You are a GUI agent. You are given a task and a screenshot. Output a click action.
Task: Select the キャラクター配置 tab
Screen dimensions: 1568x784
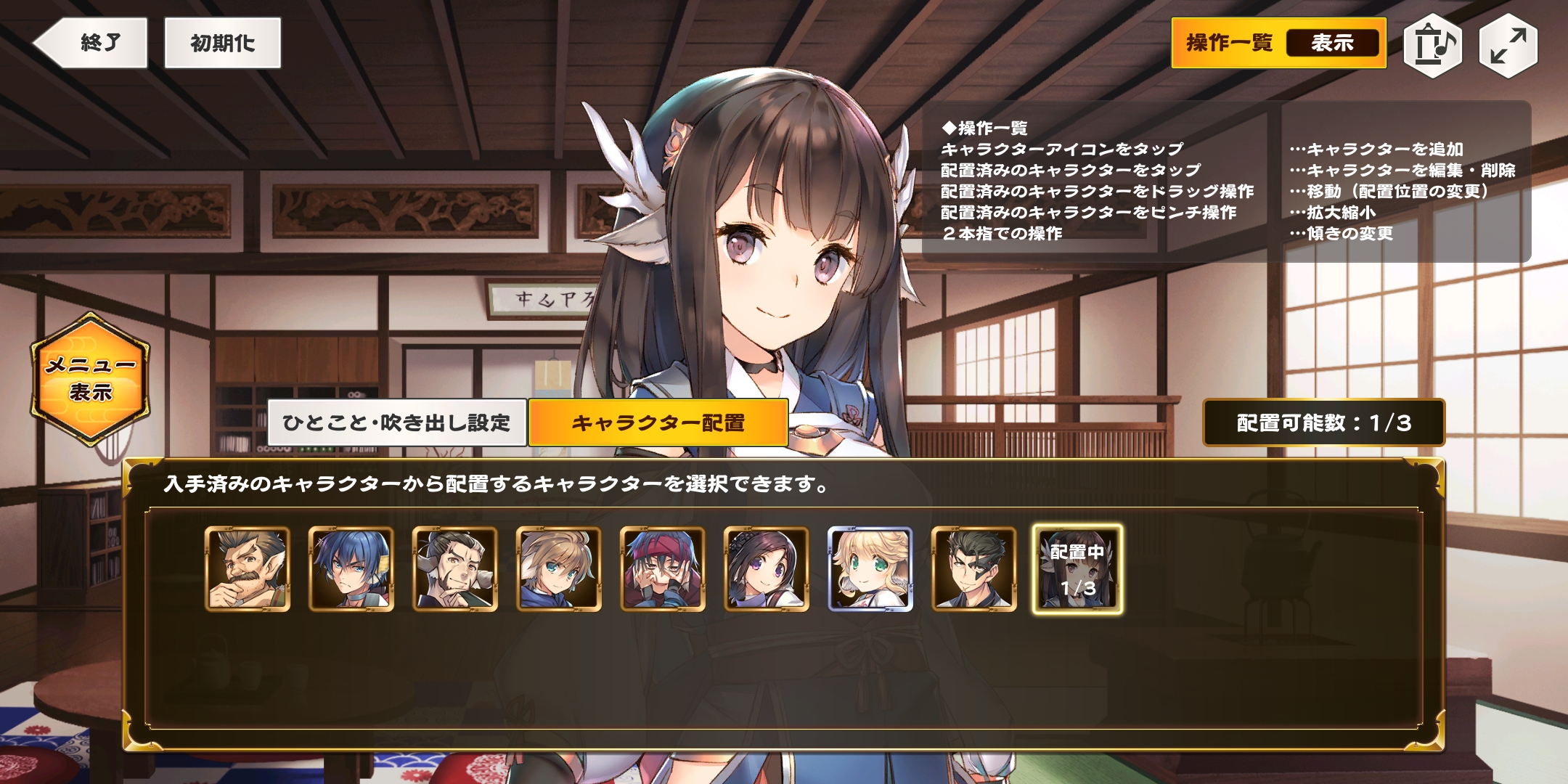[658, 422]
